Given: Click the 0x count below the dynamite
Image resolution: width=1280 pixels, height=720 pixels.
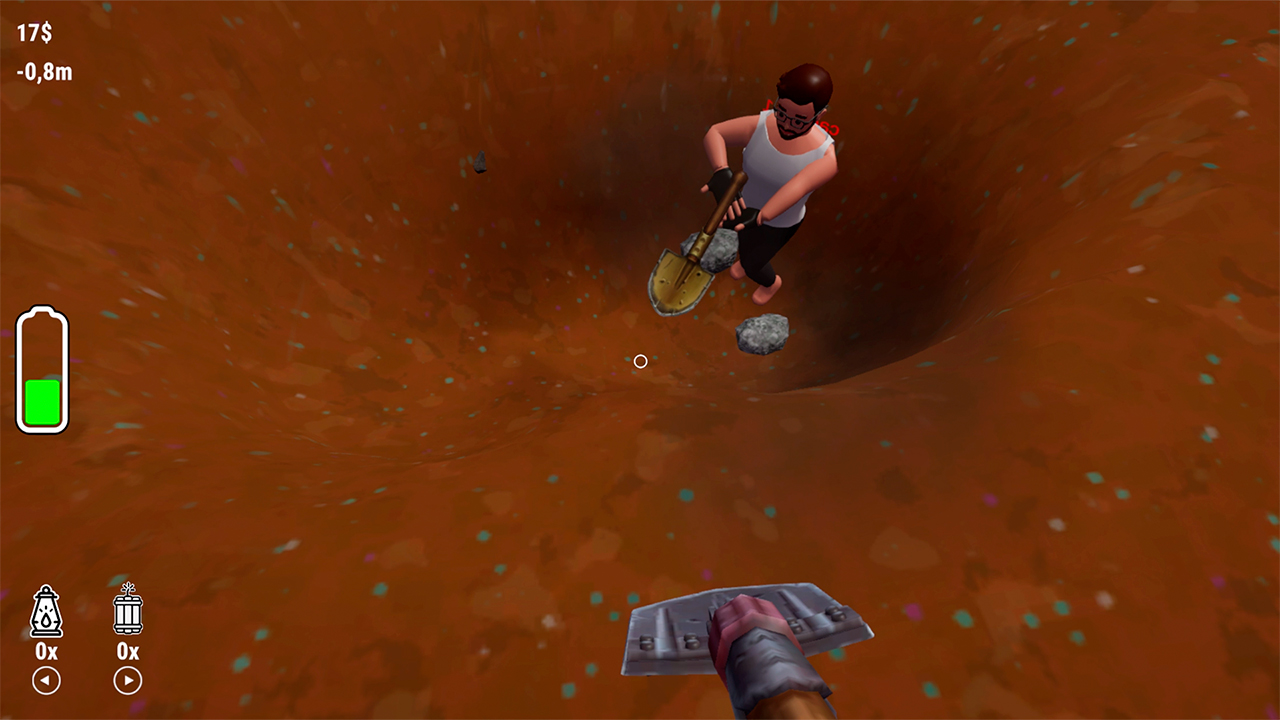Looking at the screenshot, I should click(x=127, y=650).
